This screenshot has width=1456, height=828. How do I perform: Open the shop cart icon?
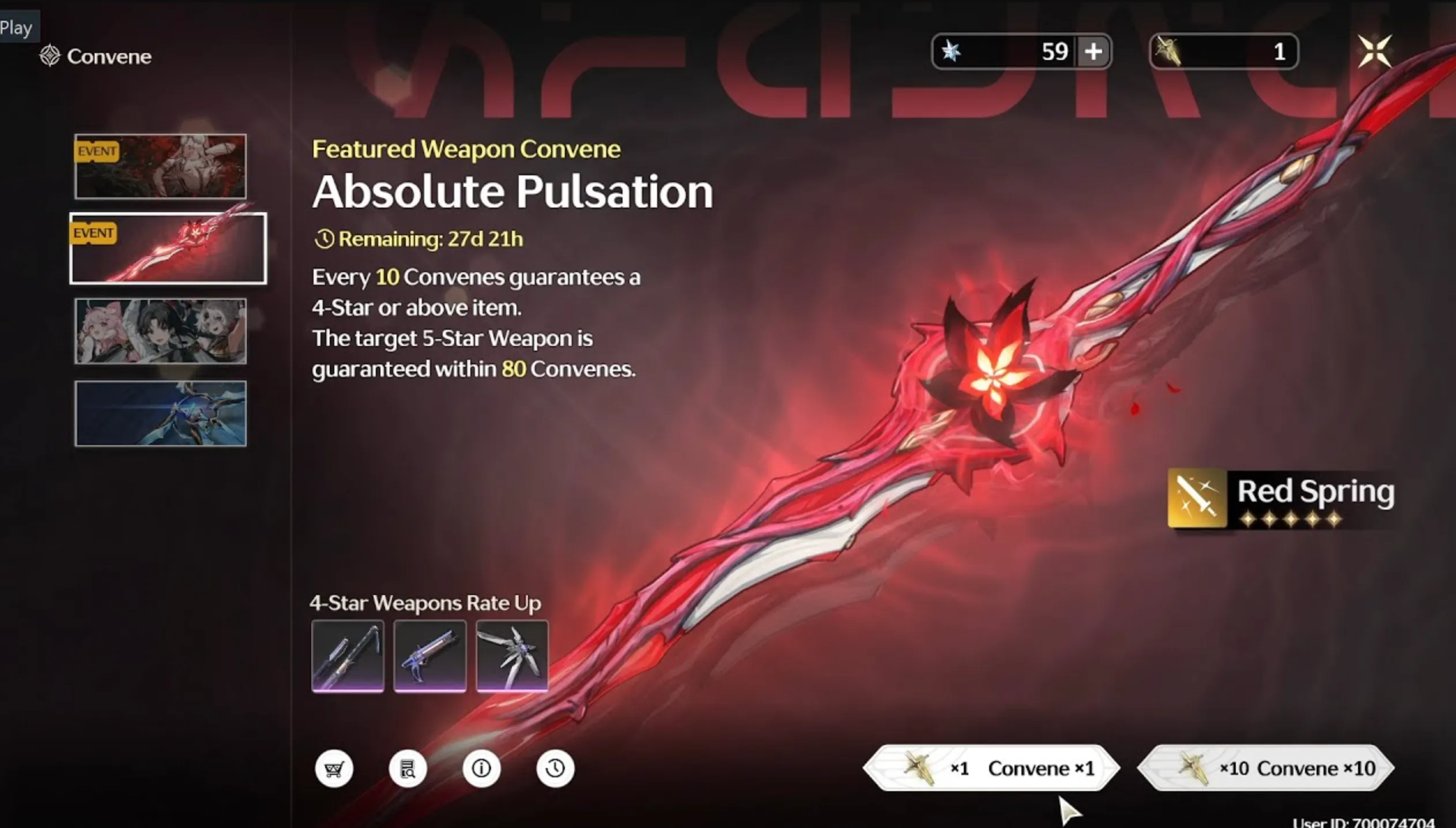334,769
